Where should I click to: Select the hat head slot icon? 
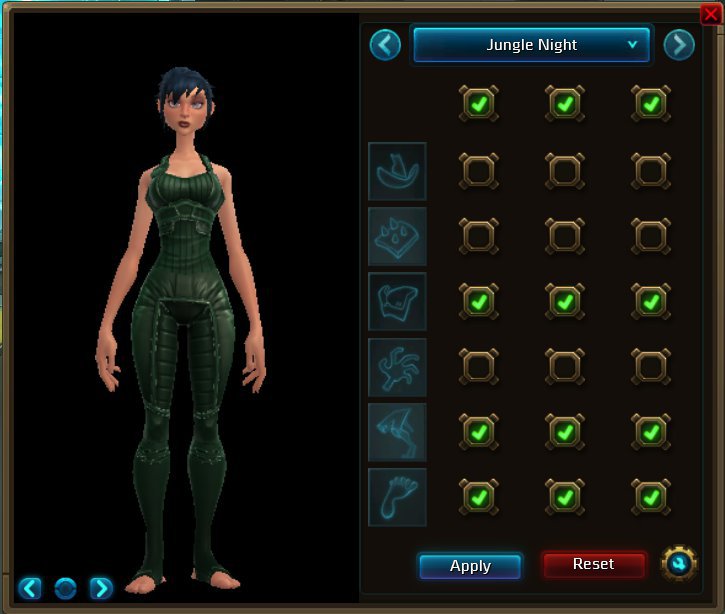(x=397, y=171)
